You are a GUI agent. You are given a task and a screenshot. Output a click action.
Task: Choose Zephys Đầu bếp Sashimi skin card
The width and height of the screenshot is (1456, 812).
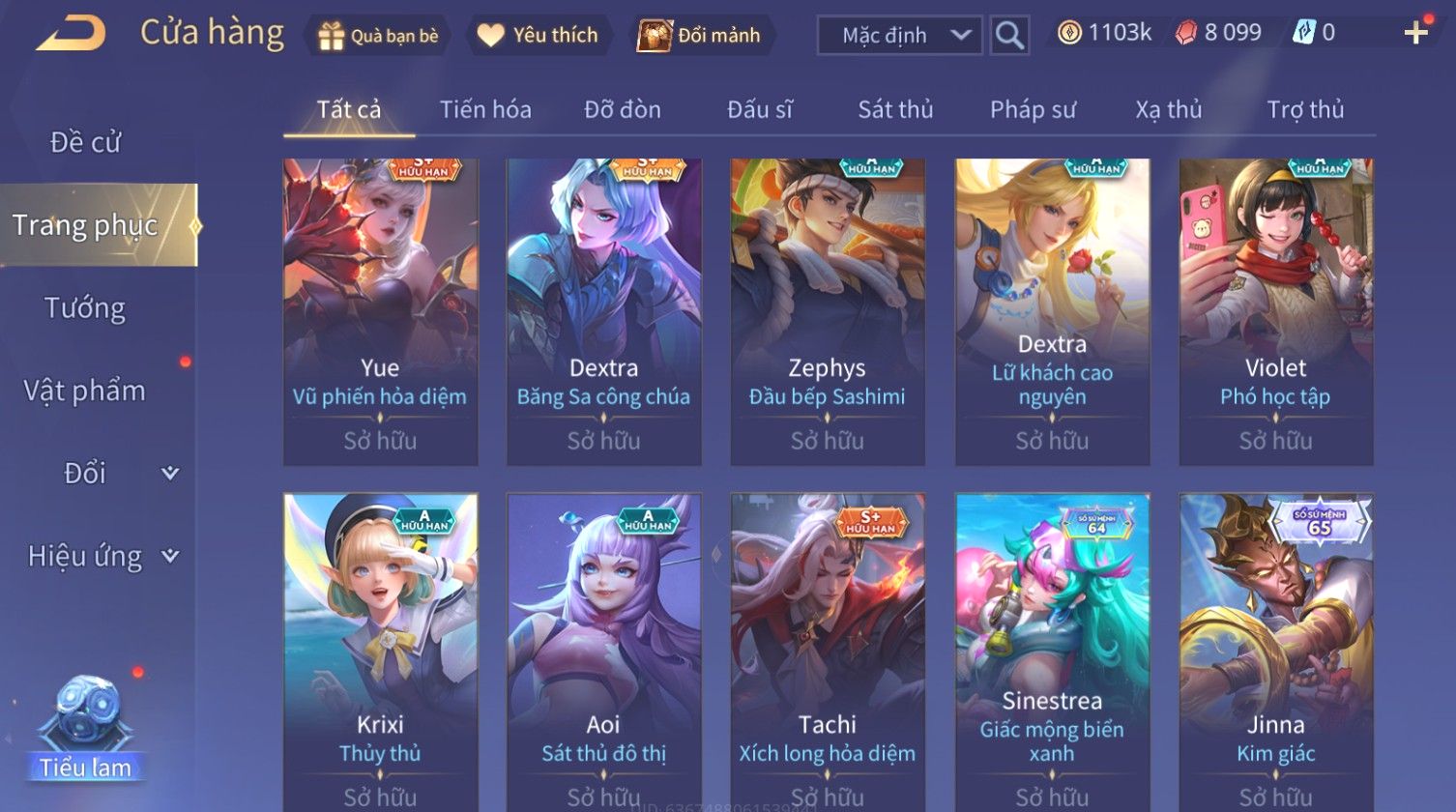(x=827, y=311)
